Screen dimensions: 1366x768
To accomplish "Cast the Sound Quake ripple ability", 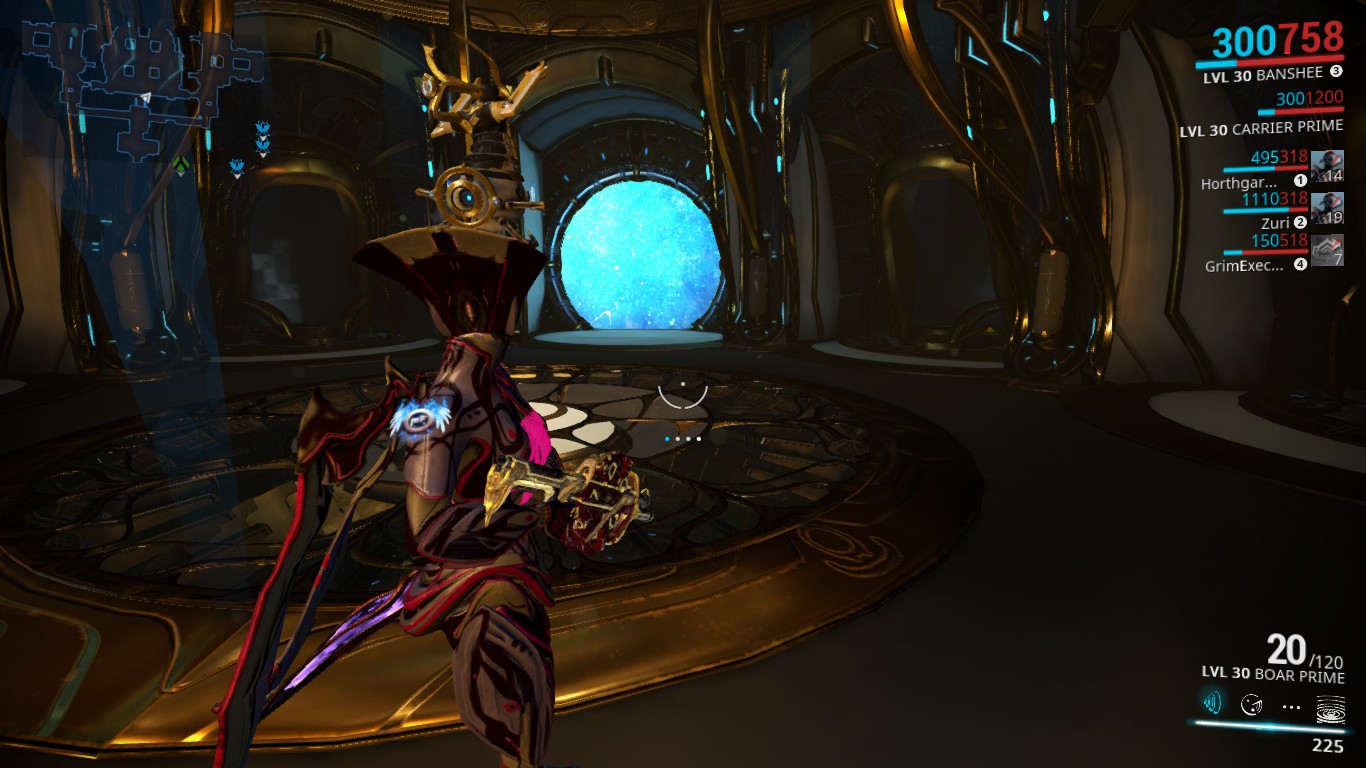I will pos(1330,706).
